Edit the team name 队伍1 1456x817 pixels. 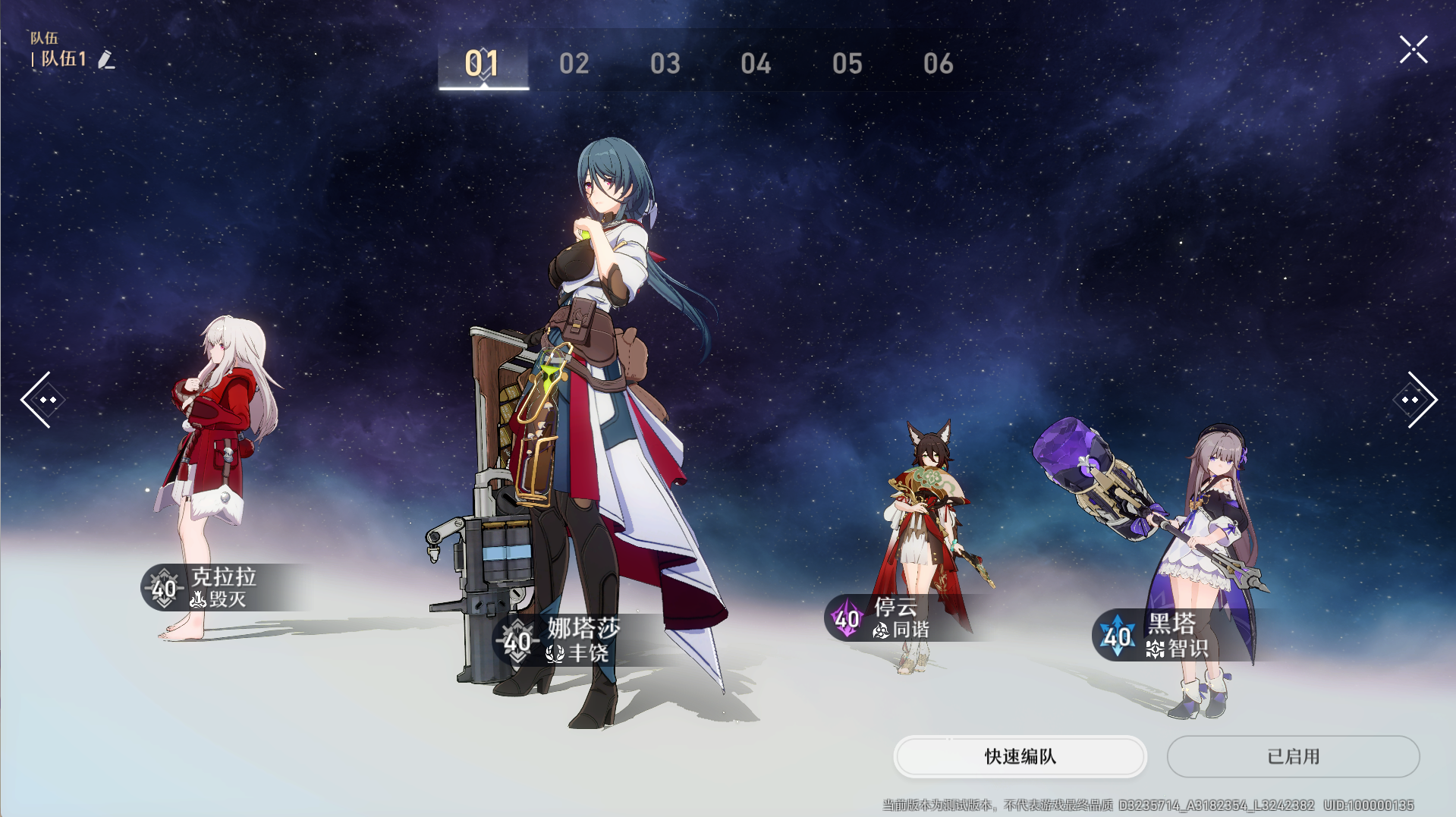point(106,60)
